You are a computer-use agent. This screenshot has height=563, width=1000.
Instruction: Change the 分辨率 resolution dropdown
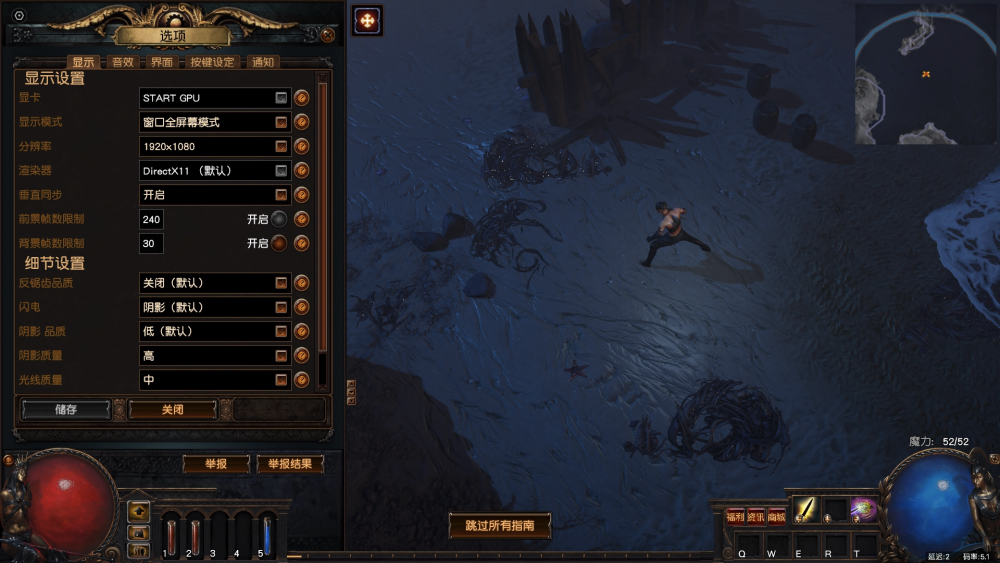point(282,146)
